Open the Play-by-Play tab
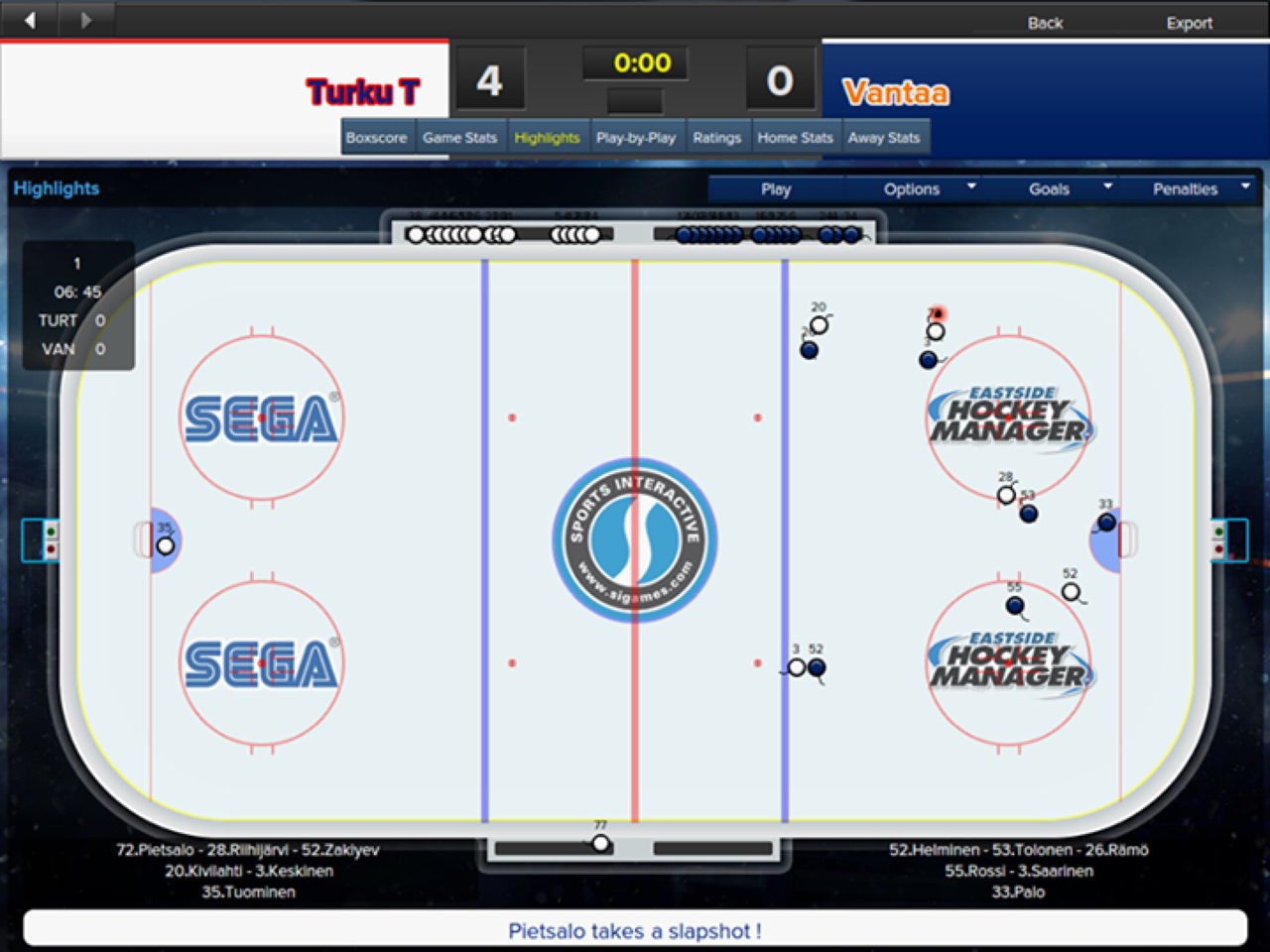 click(x=636, y=137)
